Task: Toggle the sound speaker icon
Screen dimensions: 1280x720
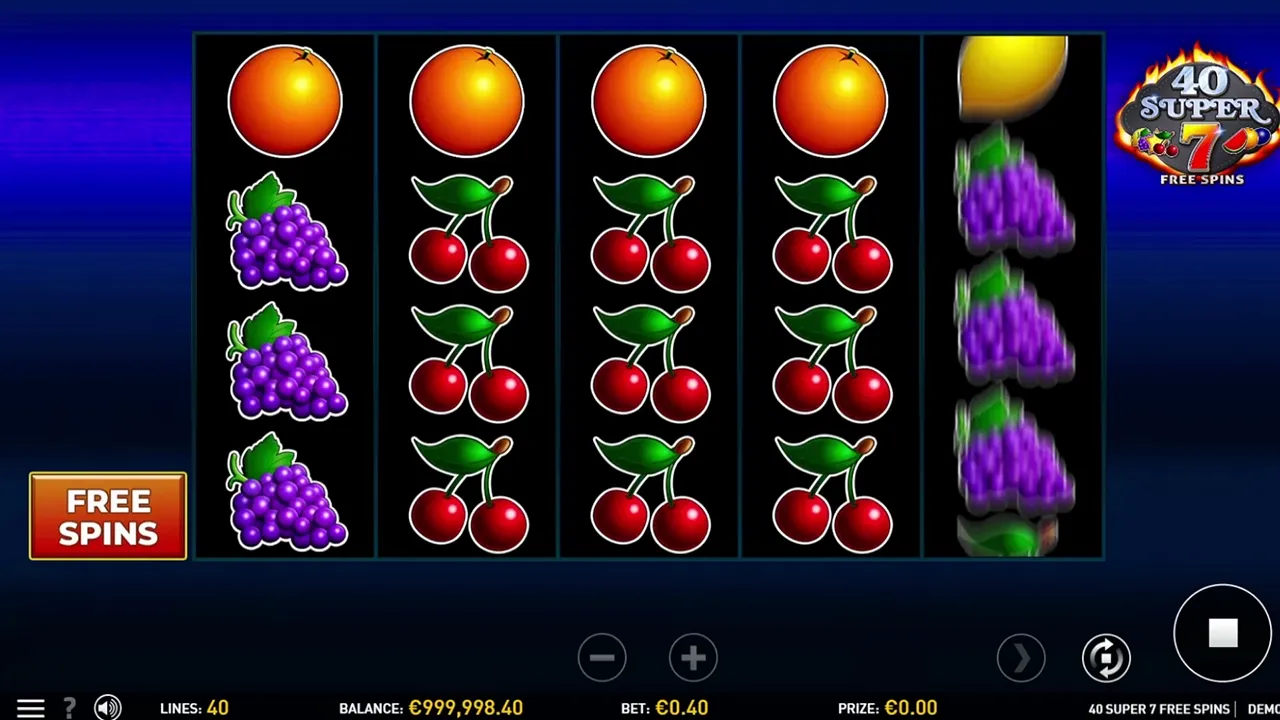Action: coord(107,708)
